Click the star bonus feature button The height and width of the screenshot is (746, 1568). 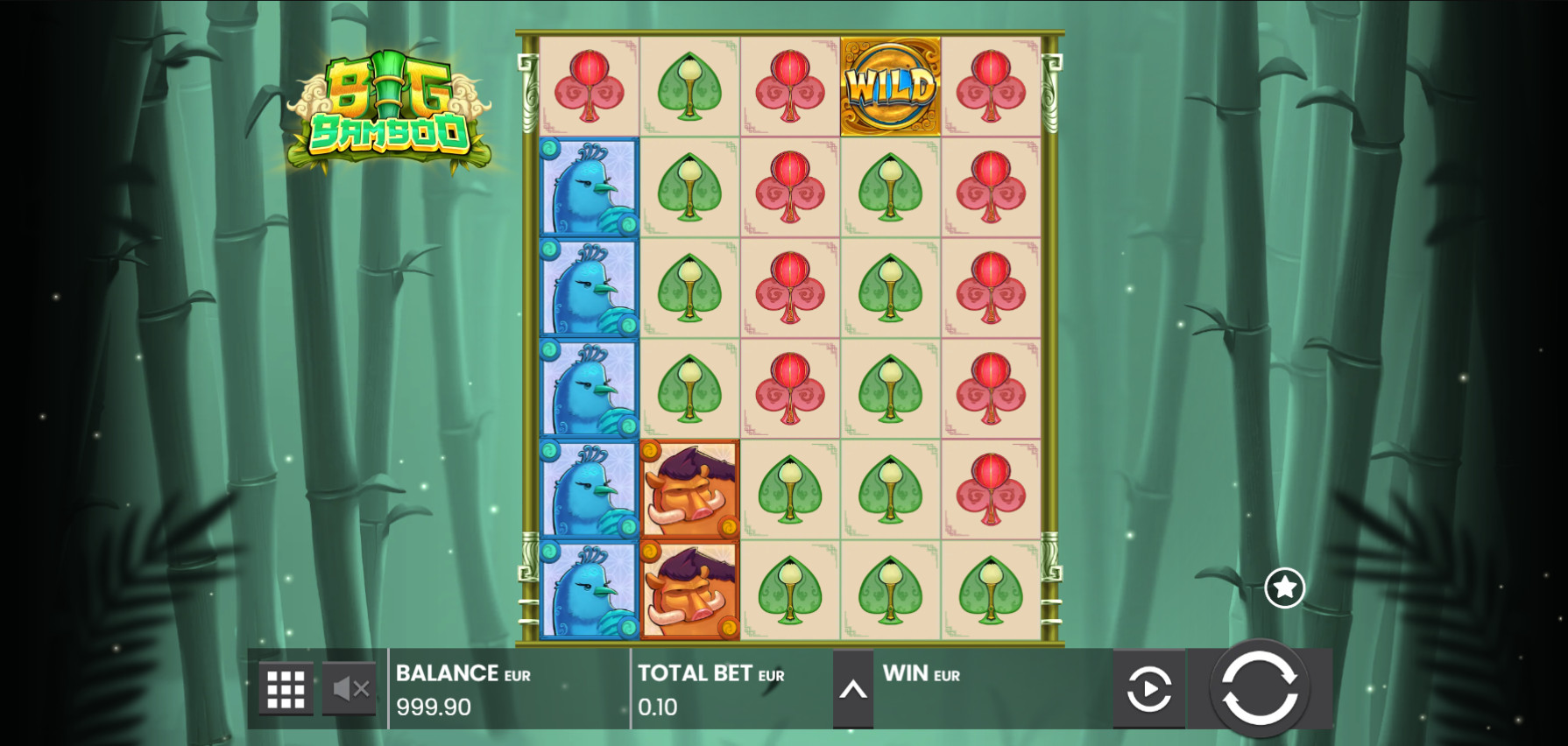(x=1284, y=588)
